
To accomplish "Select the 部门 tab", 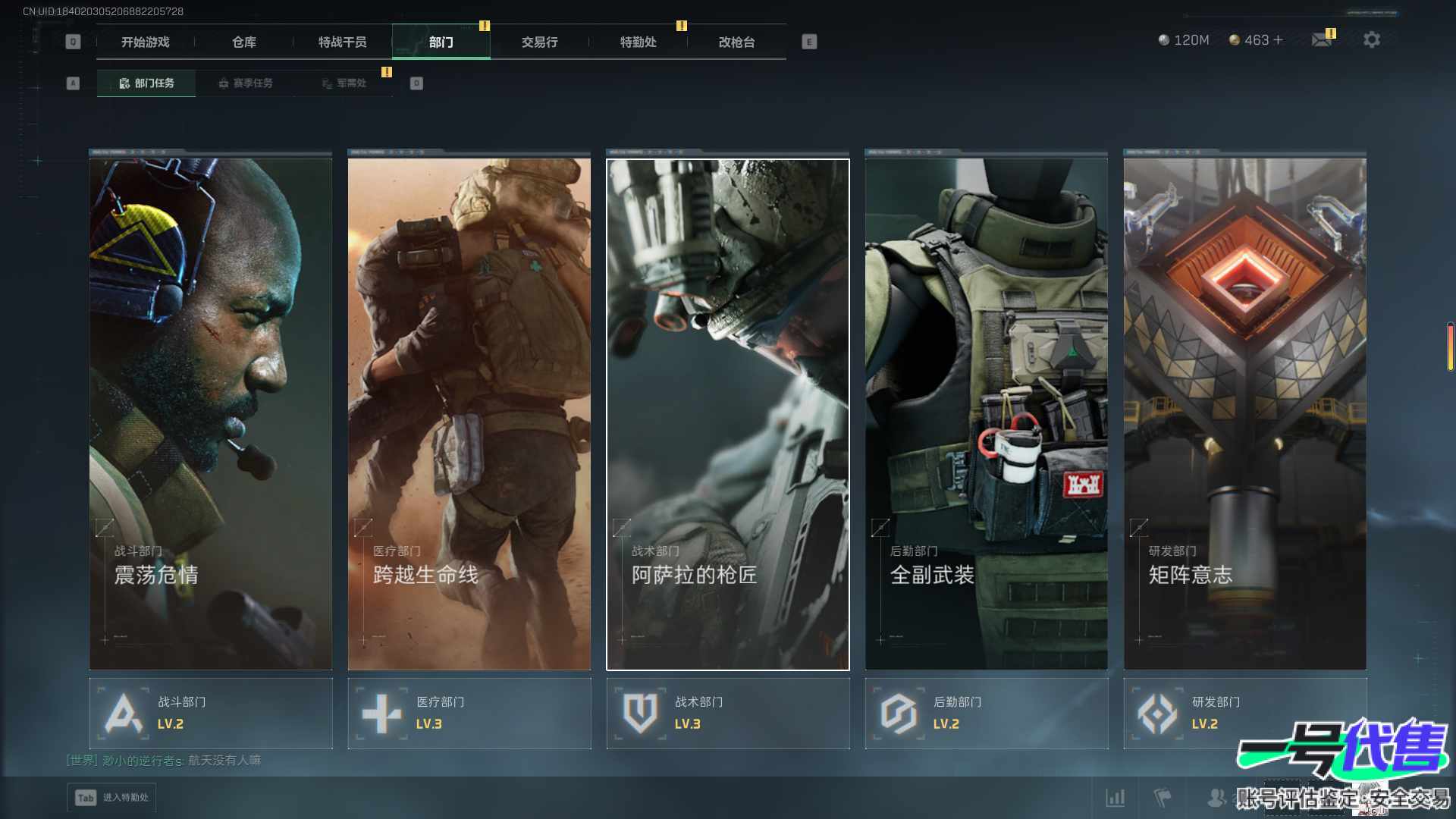I will tap(441, 42).
